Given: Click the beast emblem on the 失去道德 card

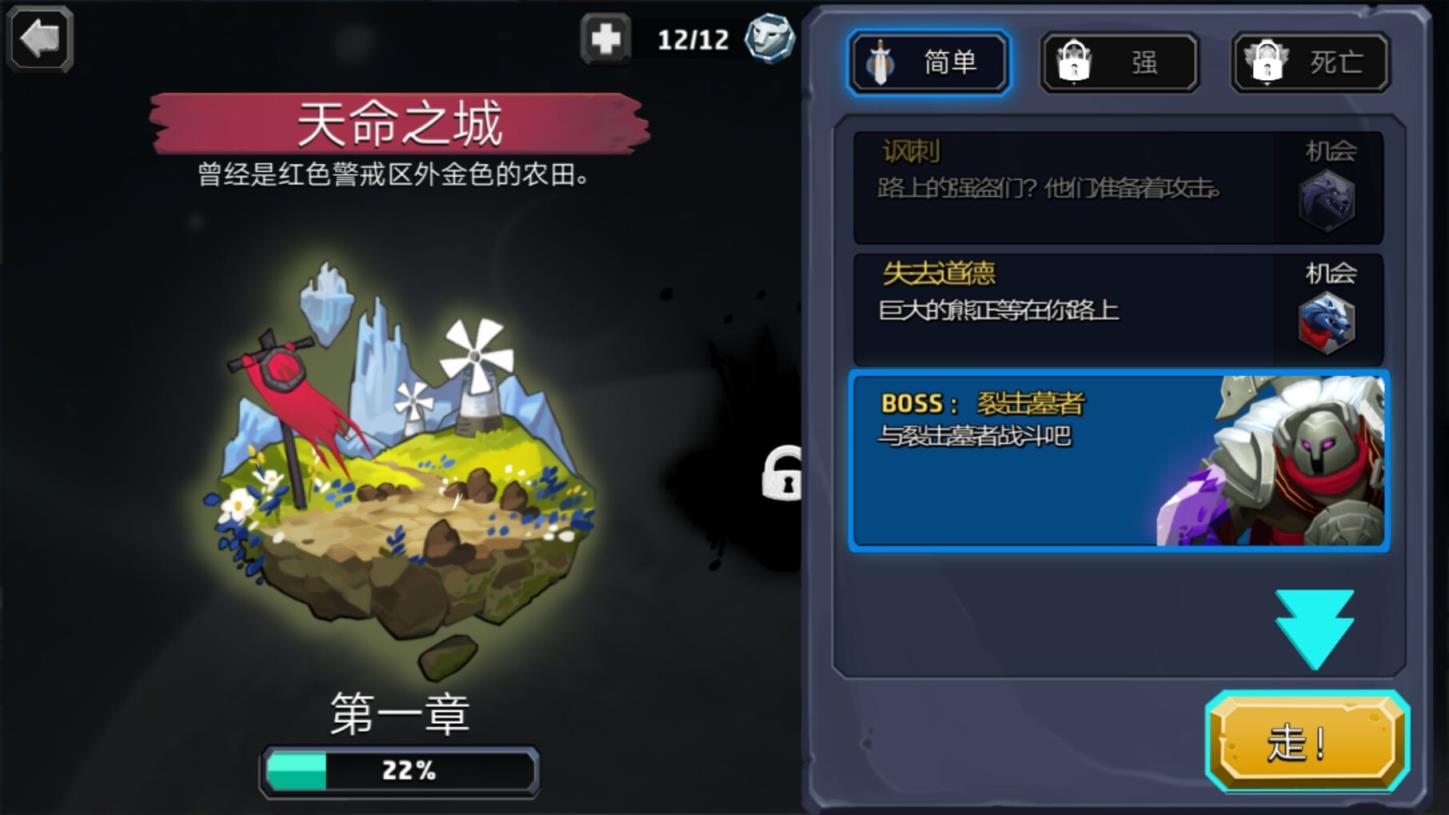Looking at the screenshot, I should click(1327, 324).
